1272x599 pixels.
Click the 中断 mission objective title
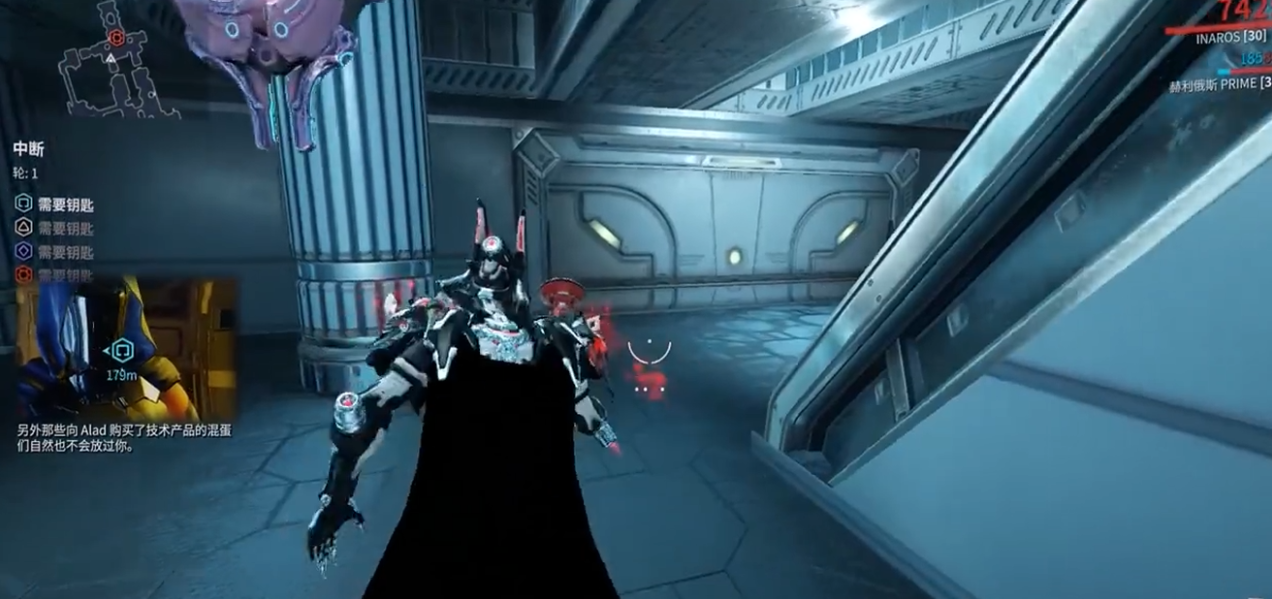coord(28,149)
